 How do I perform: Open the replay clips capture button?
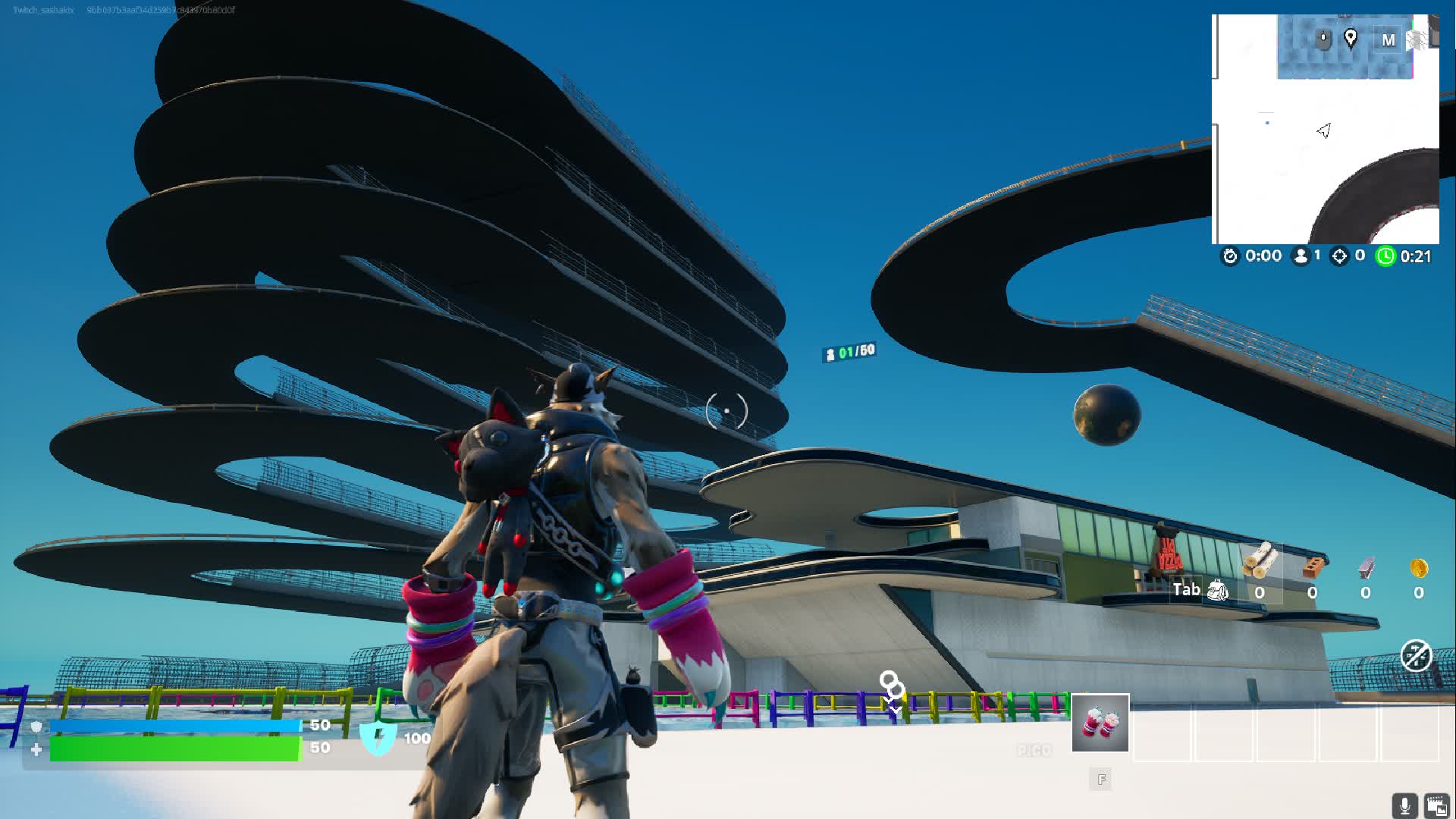[x=1436, y=805]
